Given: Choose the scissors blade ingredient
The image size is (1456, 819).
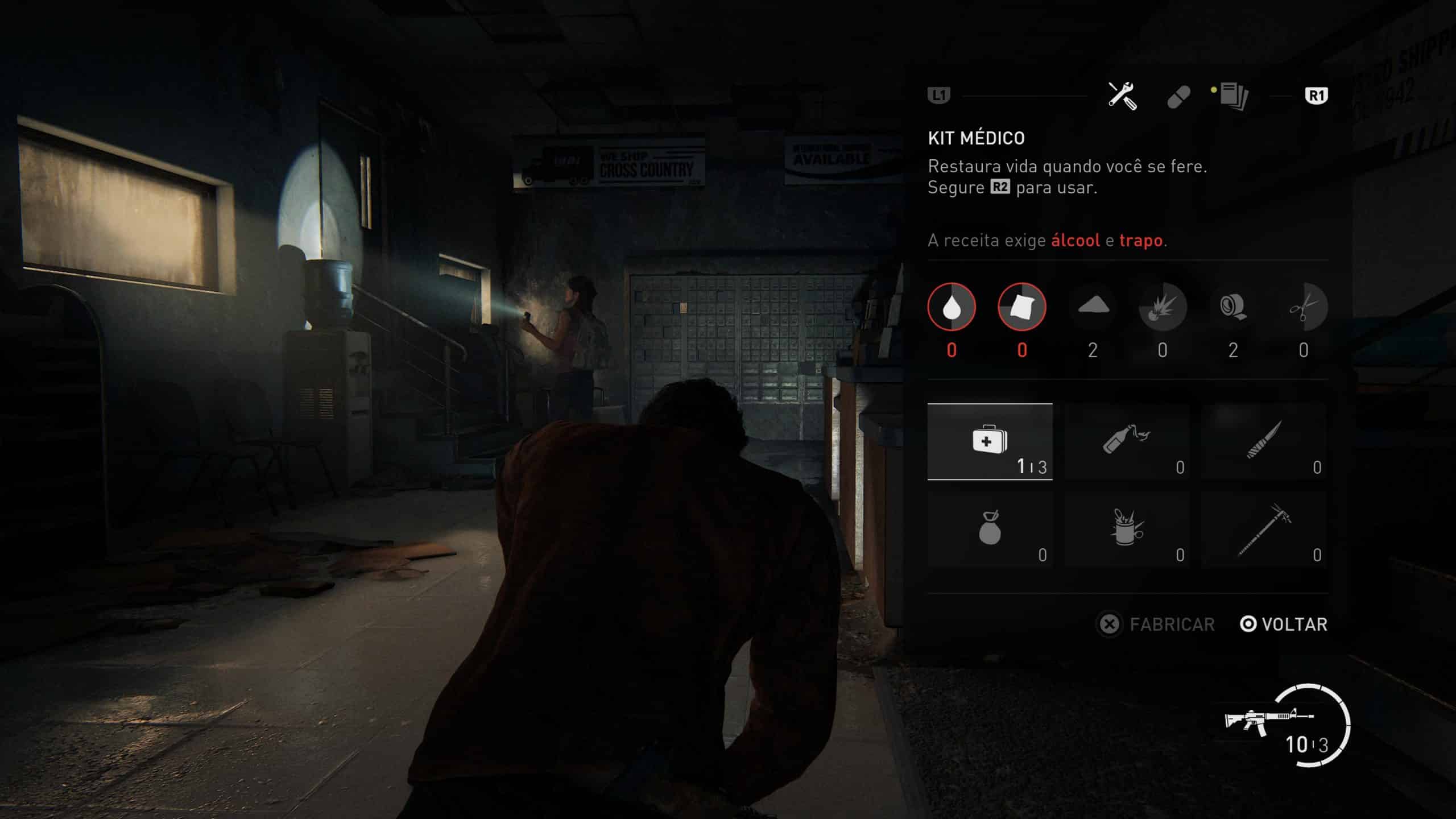Looking at the screenshot, I should point(1304,307).
